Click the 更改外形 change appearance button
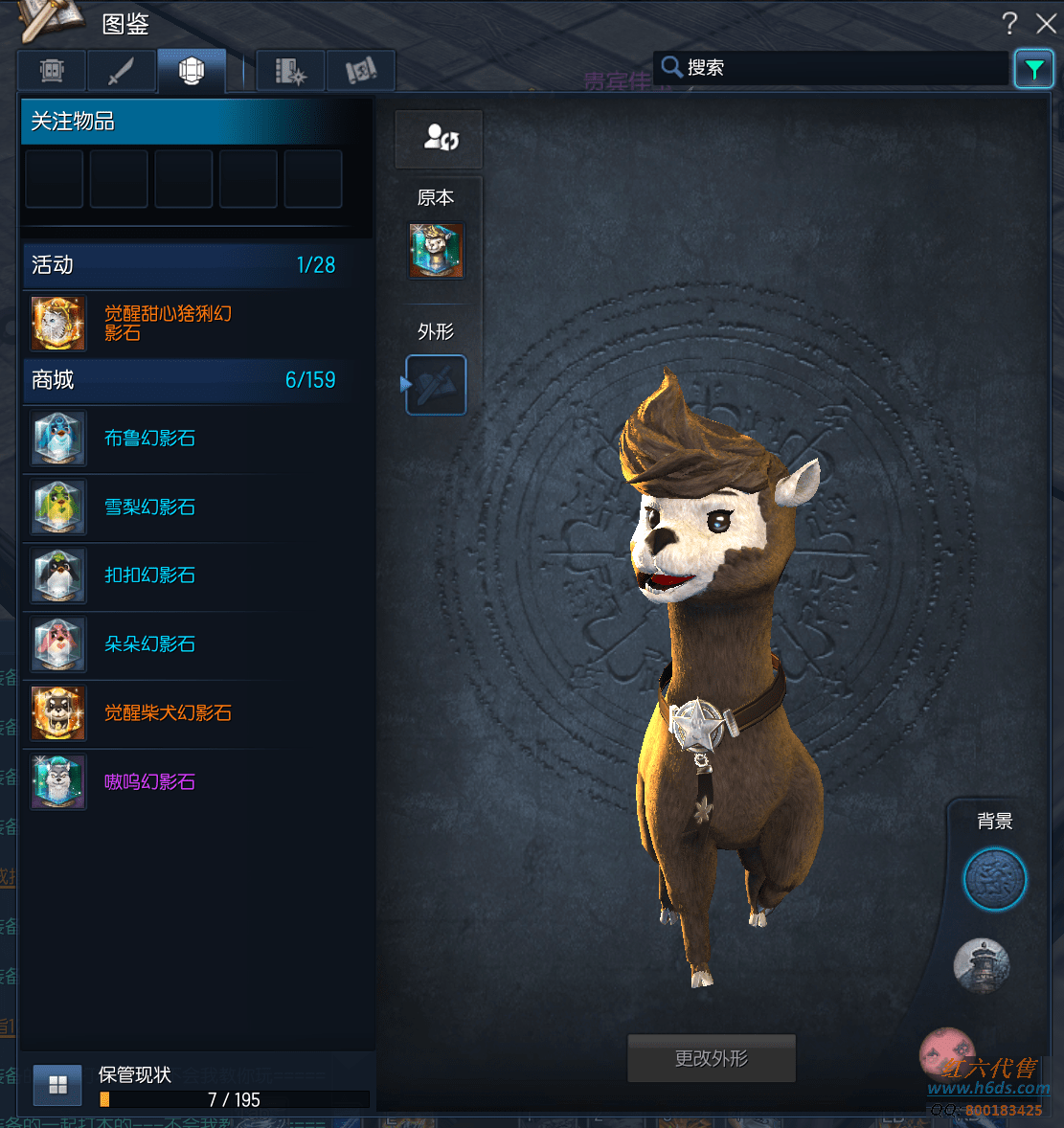The height and width of the screenshot is (1128, 1064). point(711,1058)
